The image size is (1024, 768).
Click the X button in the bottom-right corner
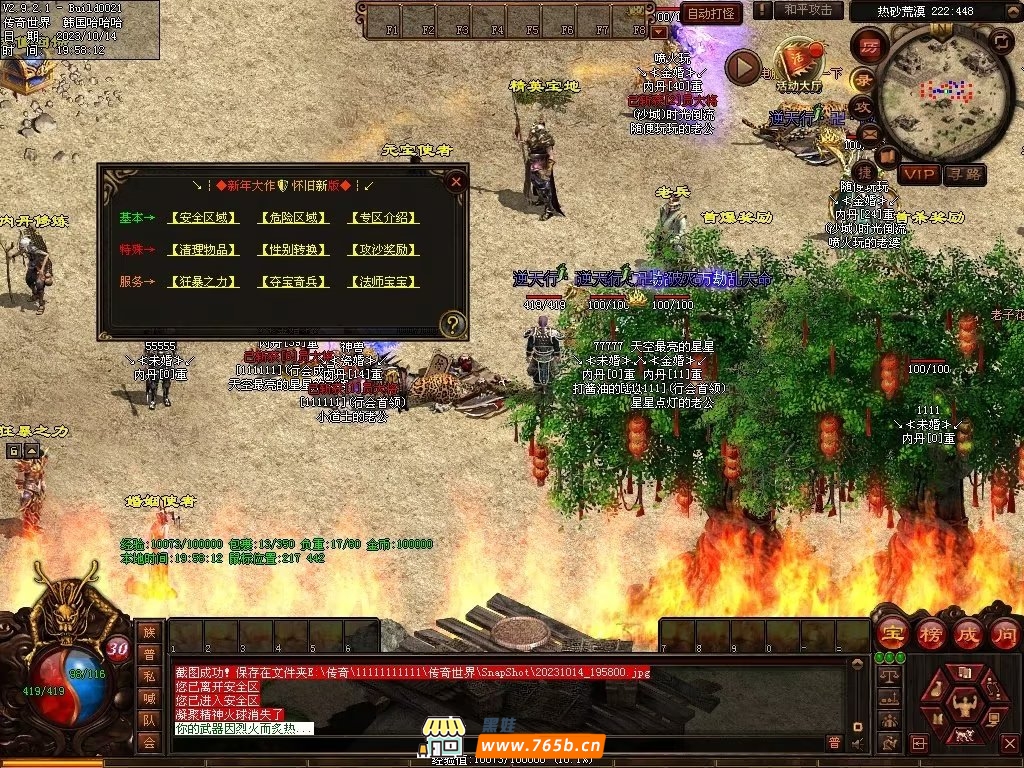[x=1010, y=743]
